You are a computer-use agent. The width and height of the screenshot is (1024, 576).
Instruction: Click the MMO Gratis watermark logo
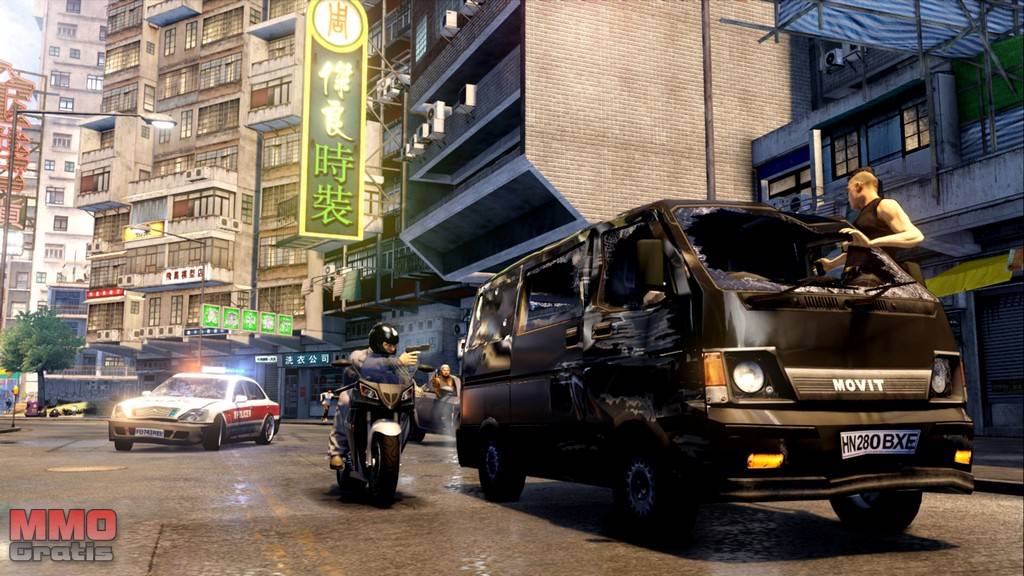click(62, 535)
